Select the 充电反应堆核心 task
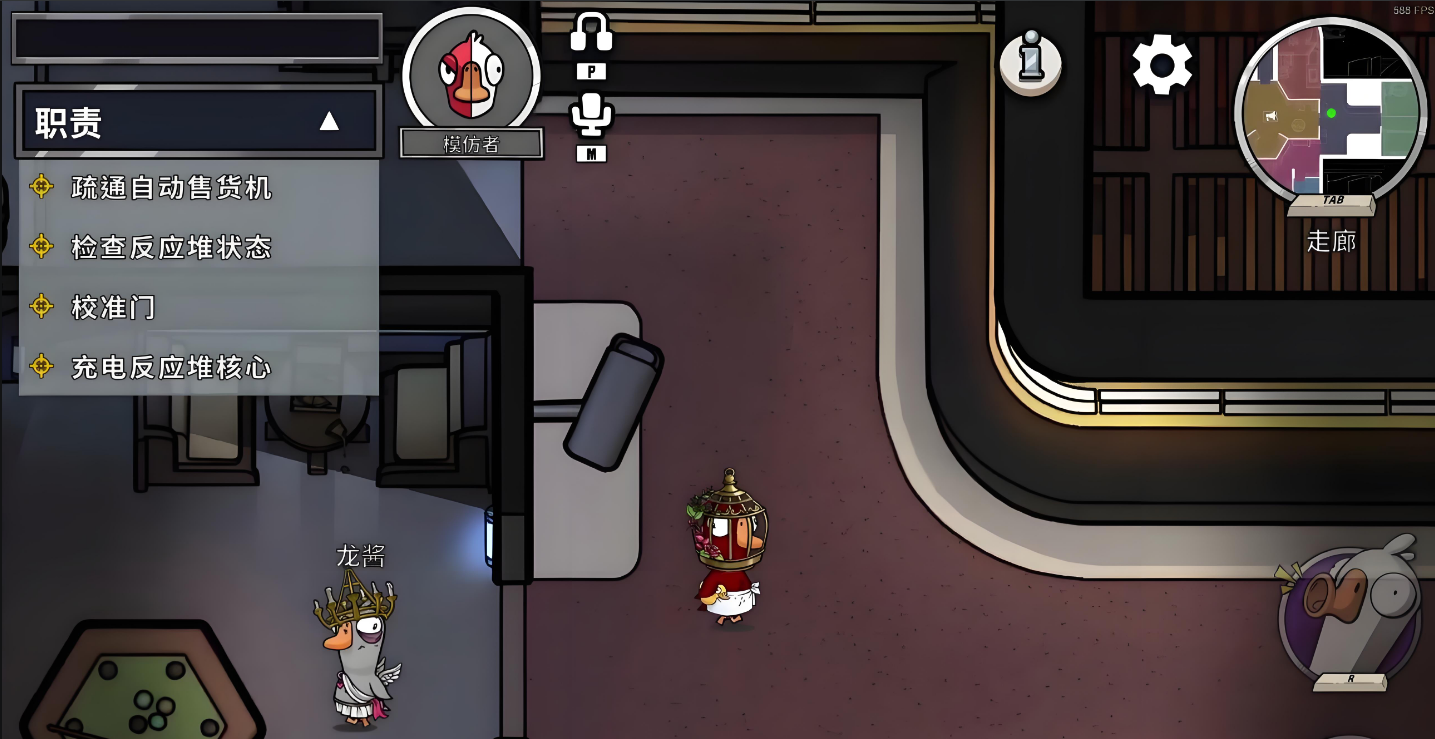1435x739 pixels. point(171,367)
